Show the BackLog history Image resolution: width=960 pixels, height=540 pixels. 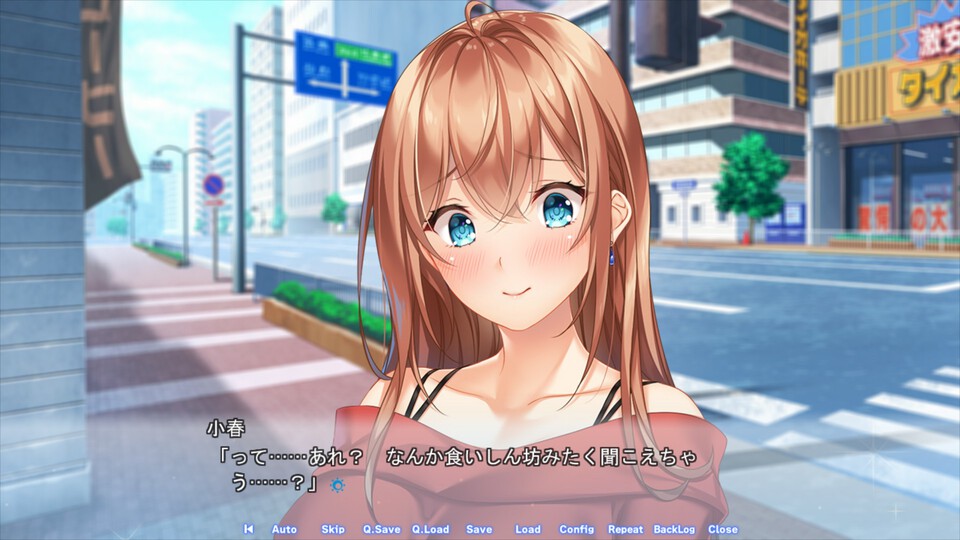point(674,529)
